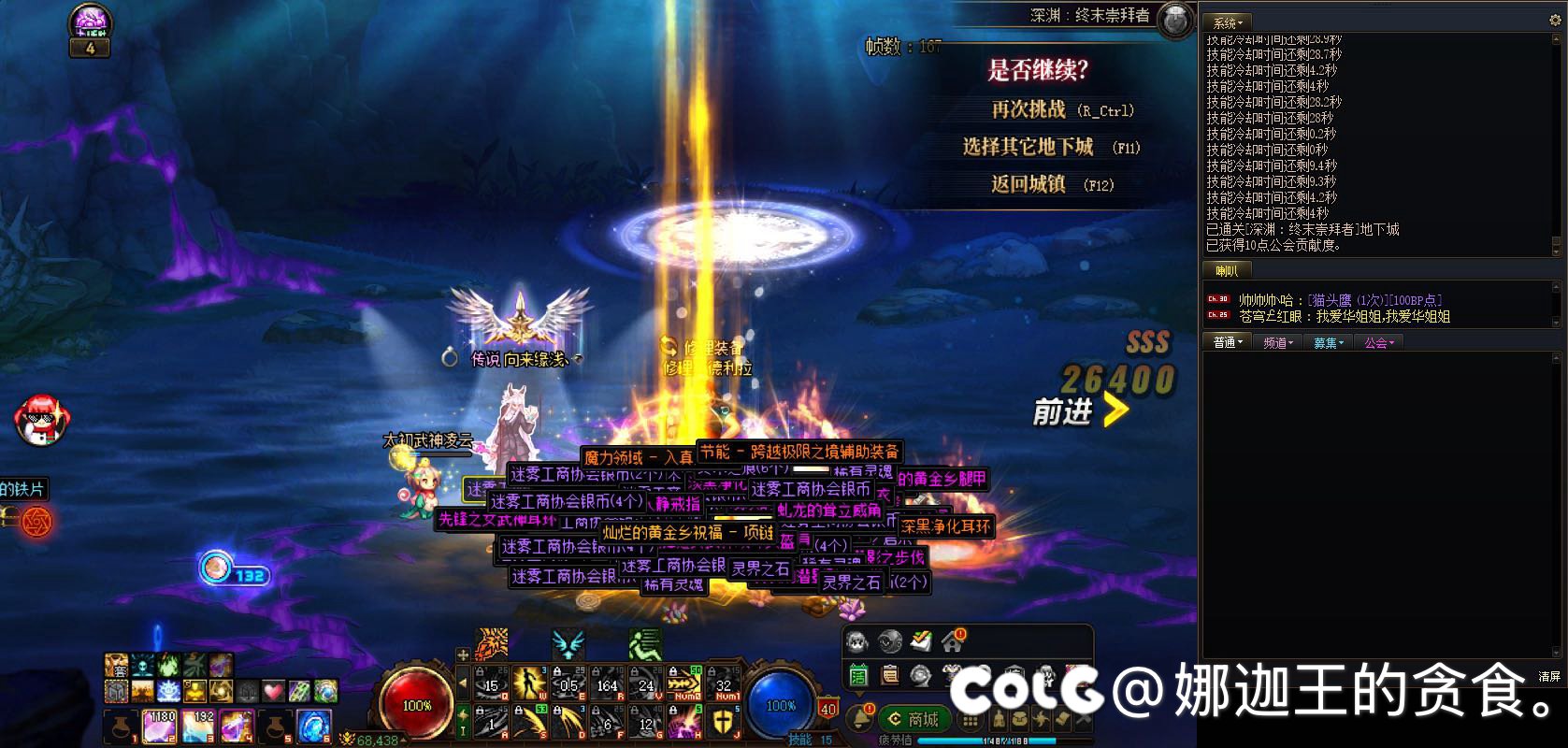
Task: Open the round grid menu button
Action: [x=971, y=720]
